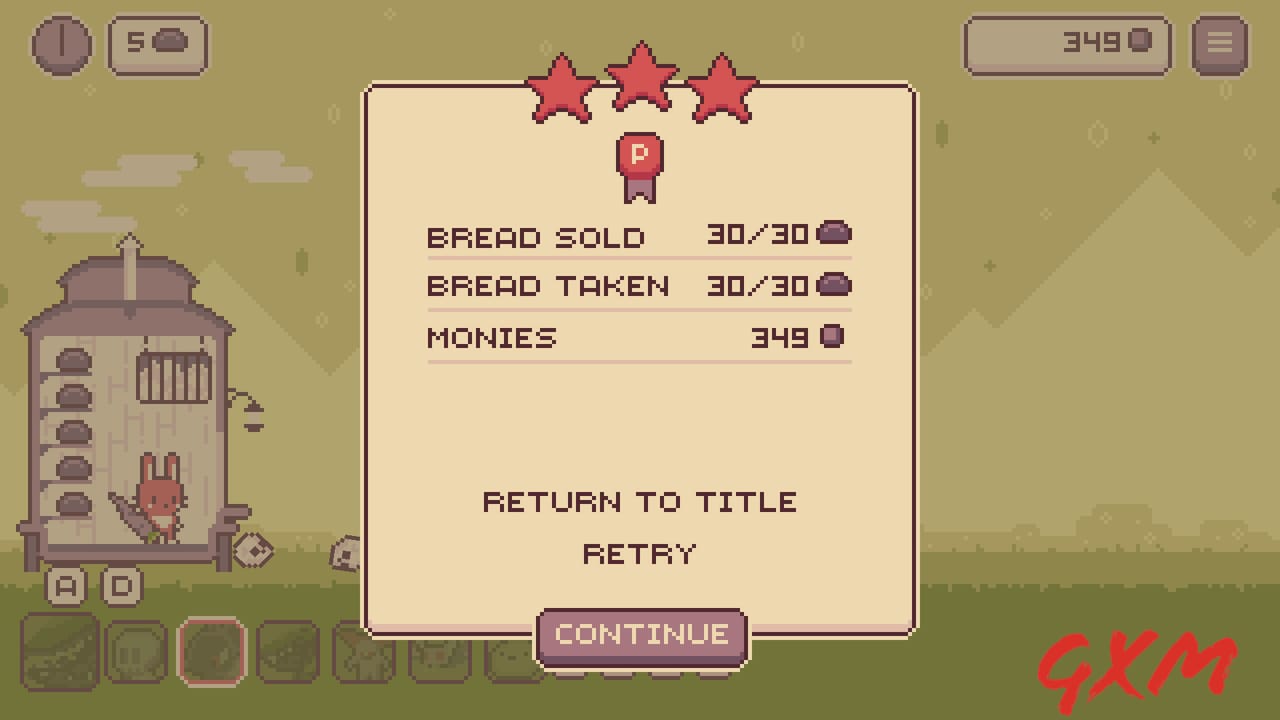Click the pause clock icon top-left
1280x720 pixels.
click(x=62, y=44)
